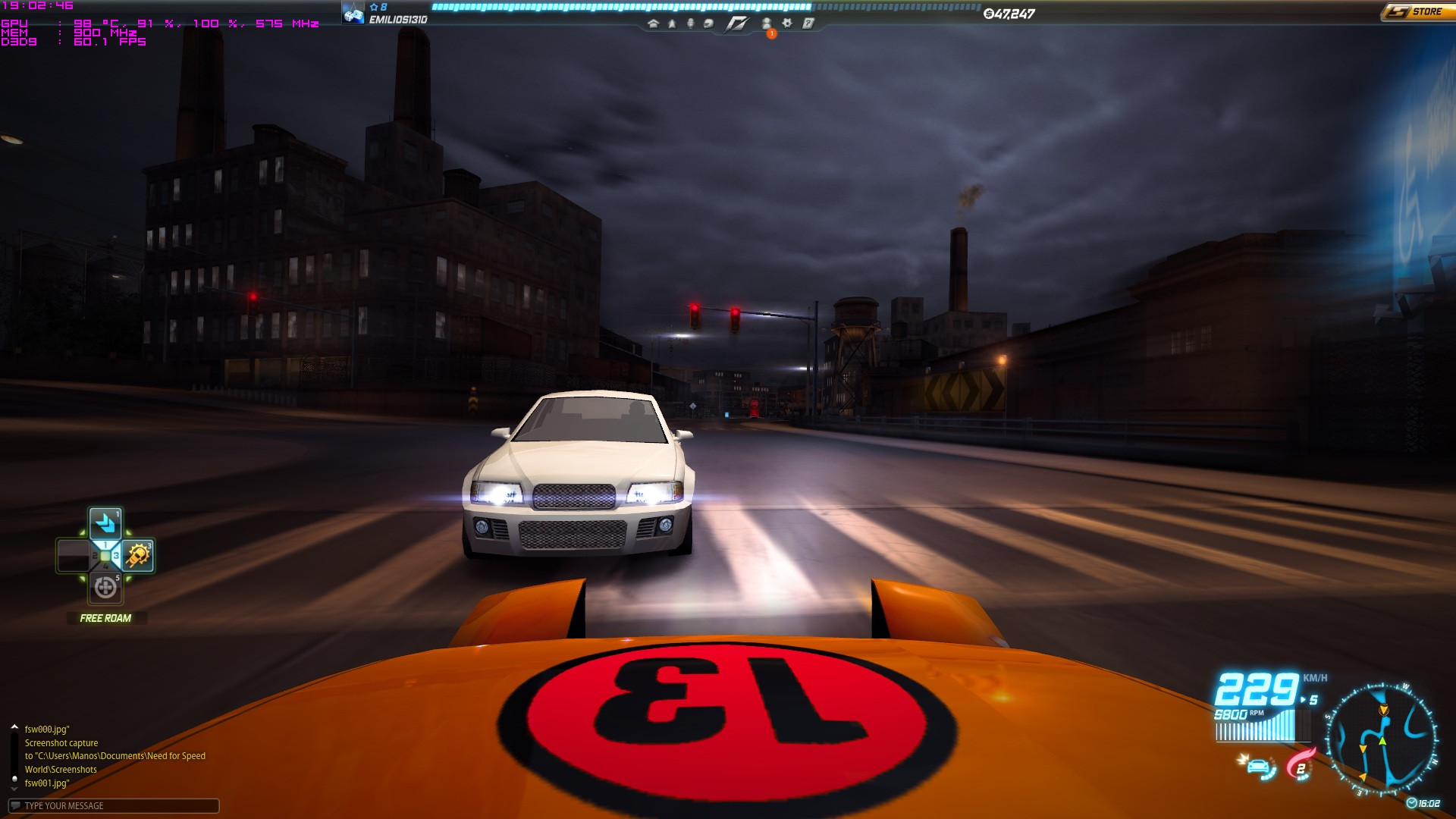Screen dimensions: 1456x819
Task: Activate the blue arrows powerup in slot 1
Action: coord(105,523)
